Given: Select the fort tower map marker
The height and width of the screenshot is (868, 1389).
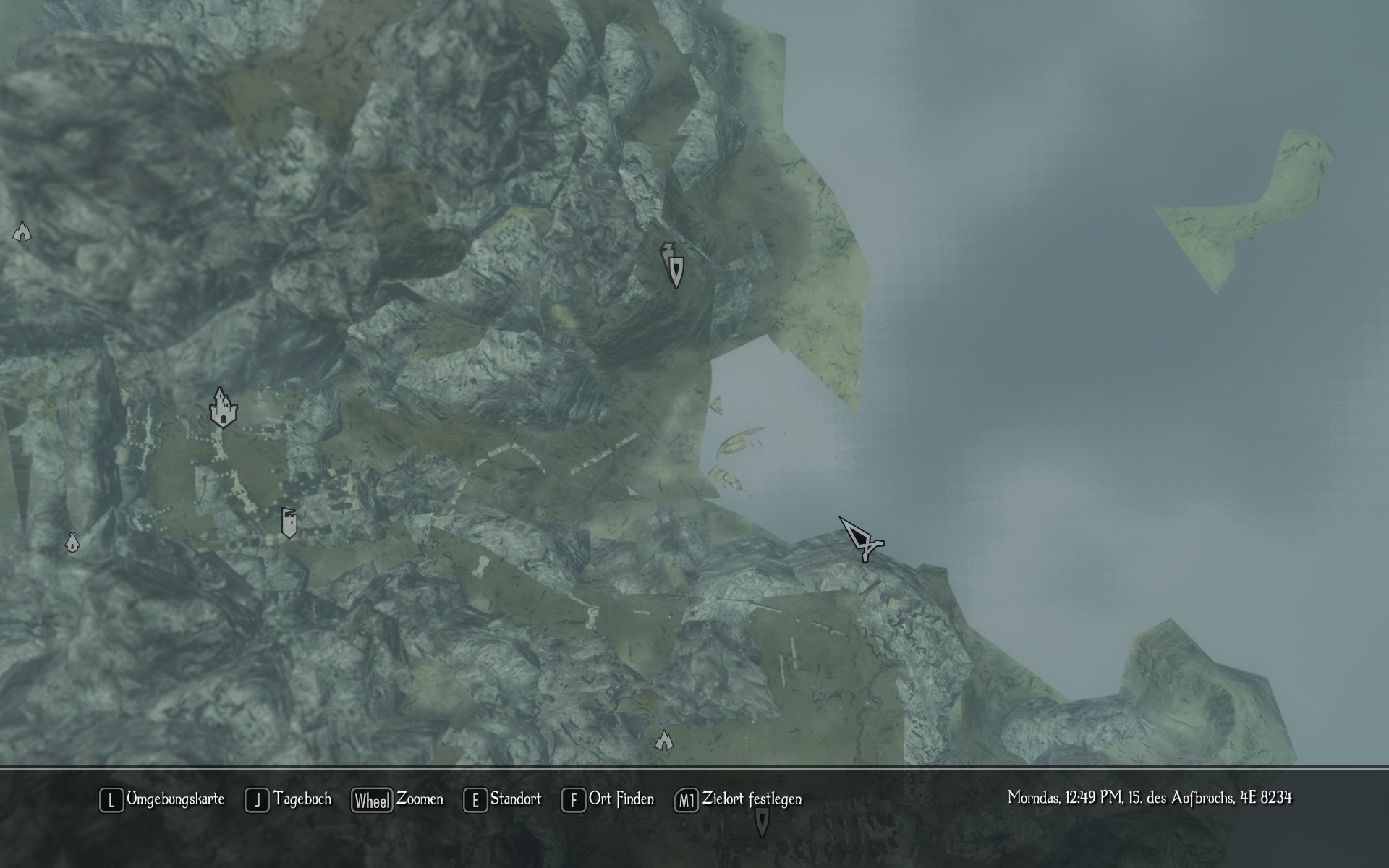Looking at the screenshot, I should click(289, 522).
